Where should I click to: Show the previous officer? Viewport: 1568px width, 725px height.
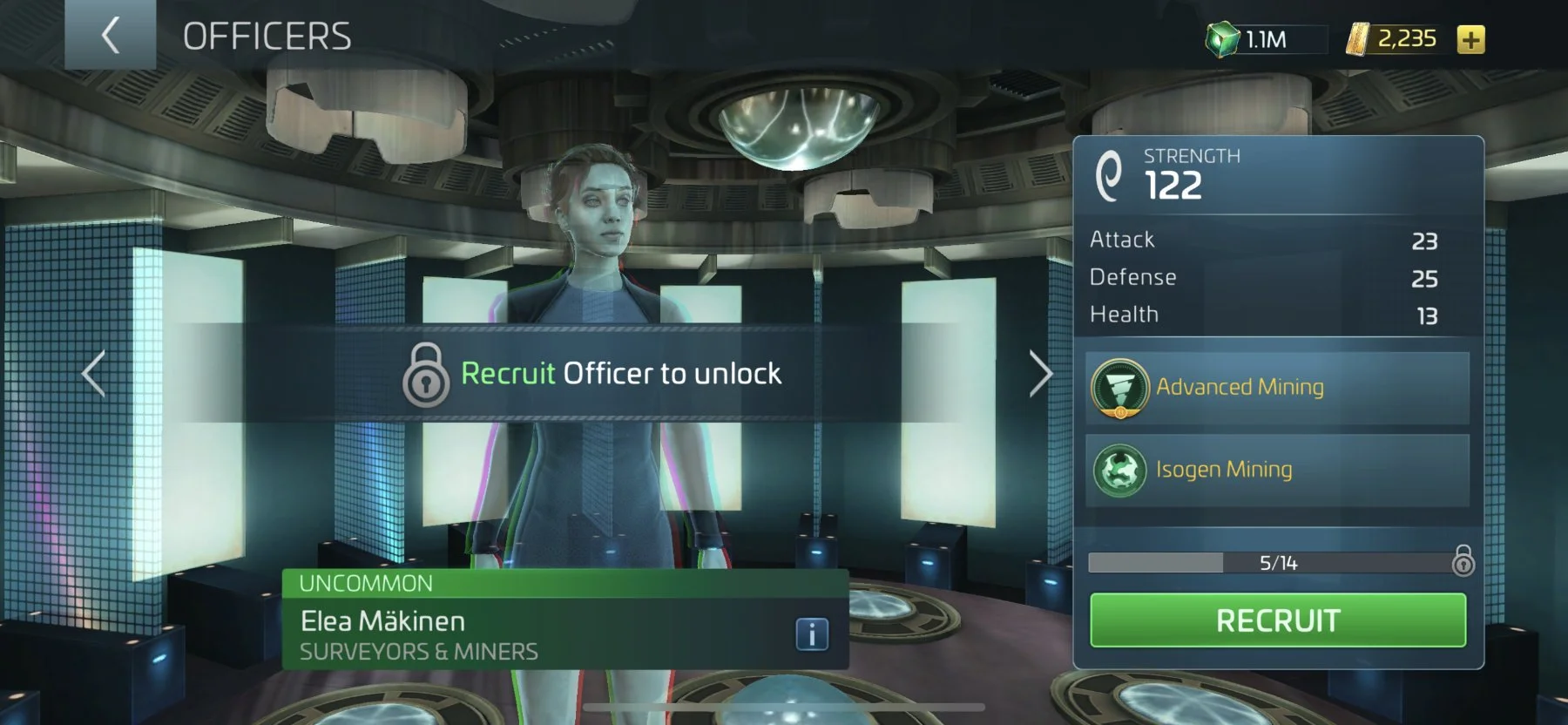(94, 374)
